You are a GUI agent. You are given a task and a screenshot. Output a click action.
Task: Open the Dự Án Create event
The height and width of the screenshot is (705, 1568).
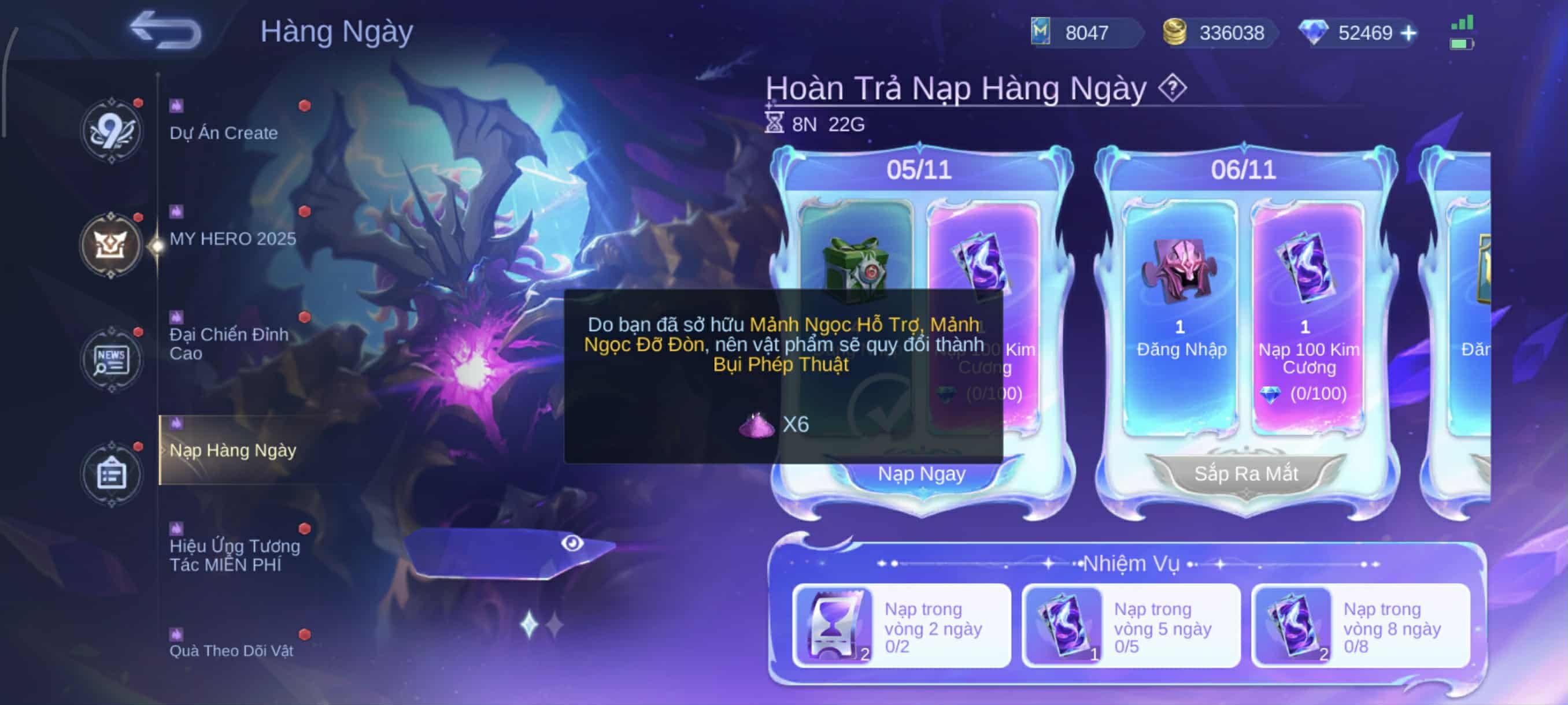[223, 132]
